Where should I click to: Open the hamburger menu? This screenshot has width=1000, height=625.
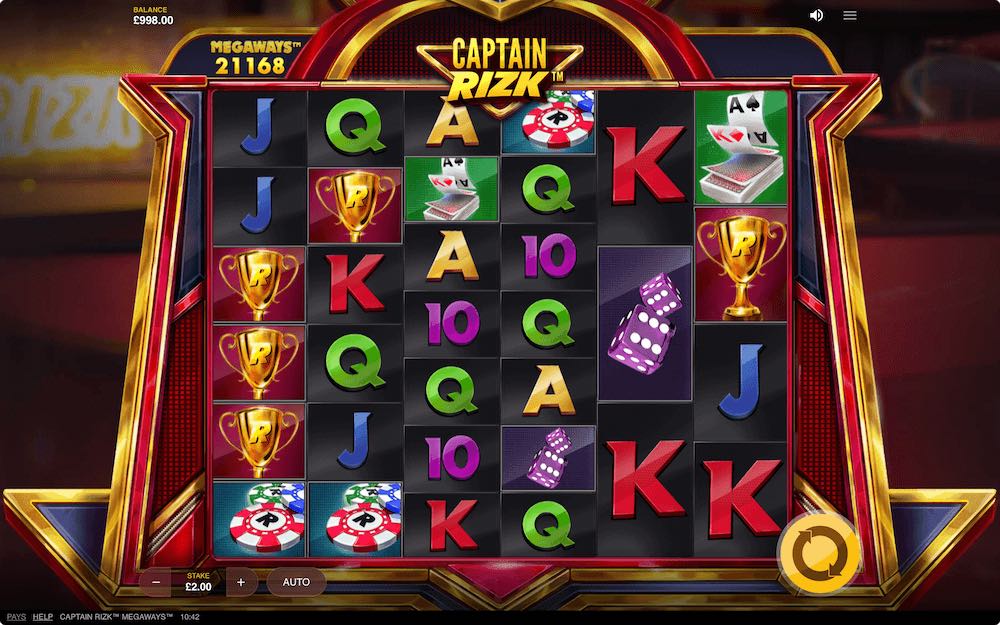tap(850, 15)
